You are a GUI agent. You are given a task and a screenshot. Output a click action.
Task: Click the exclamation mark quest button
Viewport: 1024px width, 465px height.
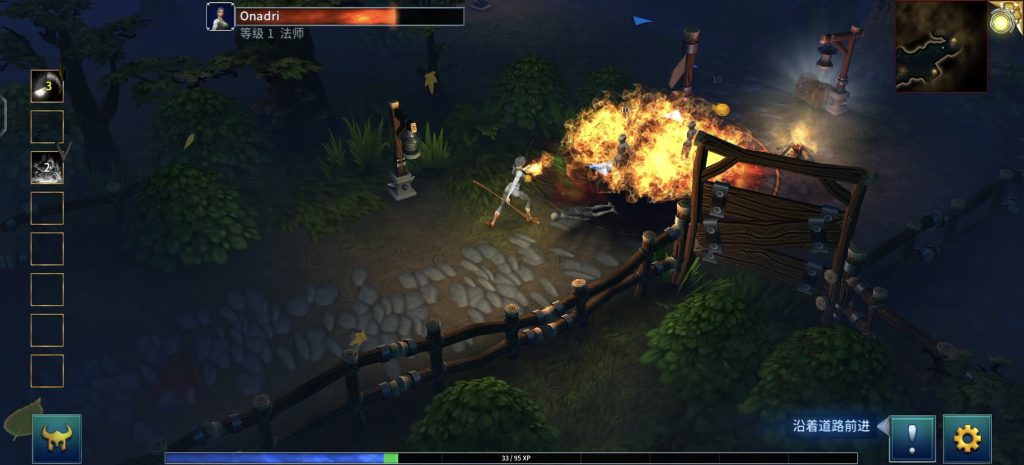912,438
